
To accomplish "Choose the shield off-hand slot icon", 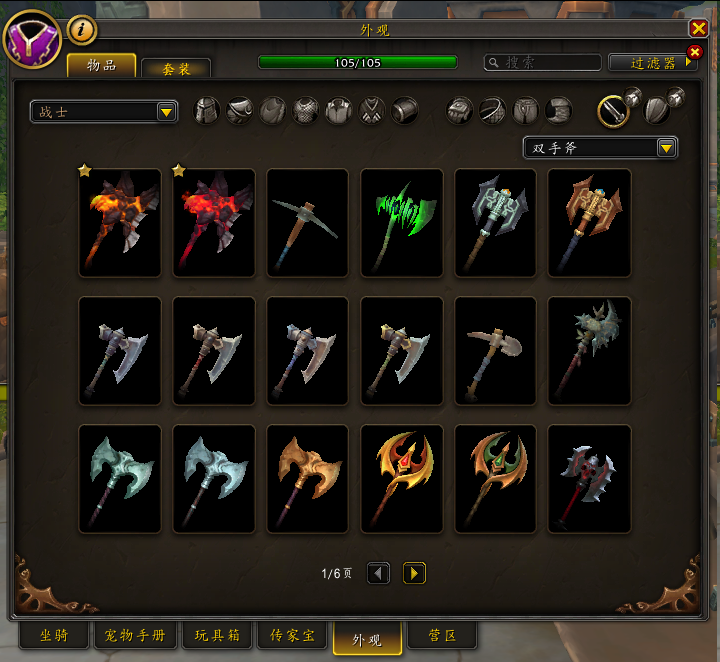I will click(655, 110).
